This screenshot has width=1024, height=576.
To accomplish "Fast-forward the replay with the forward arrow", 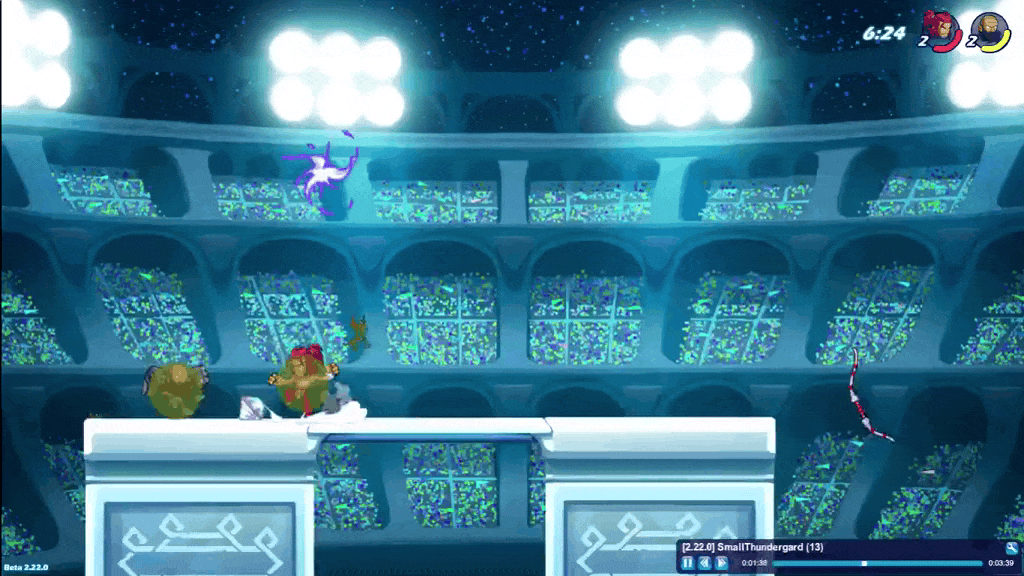I will coord(721,563).
